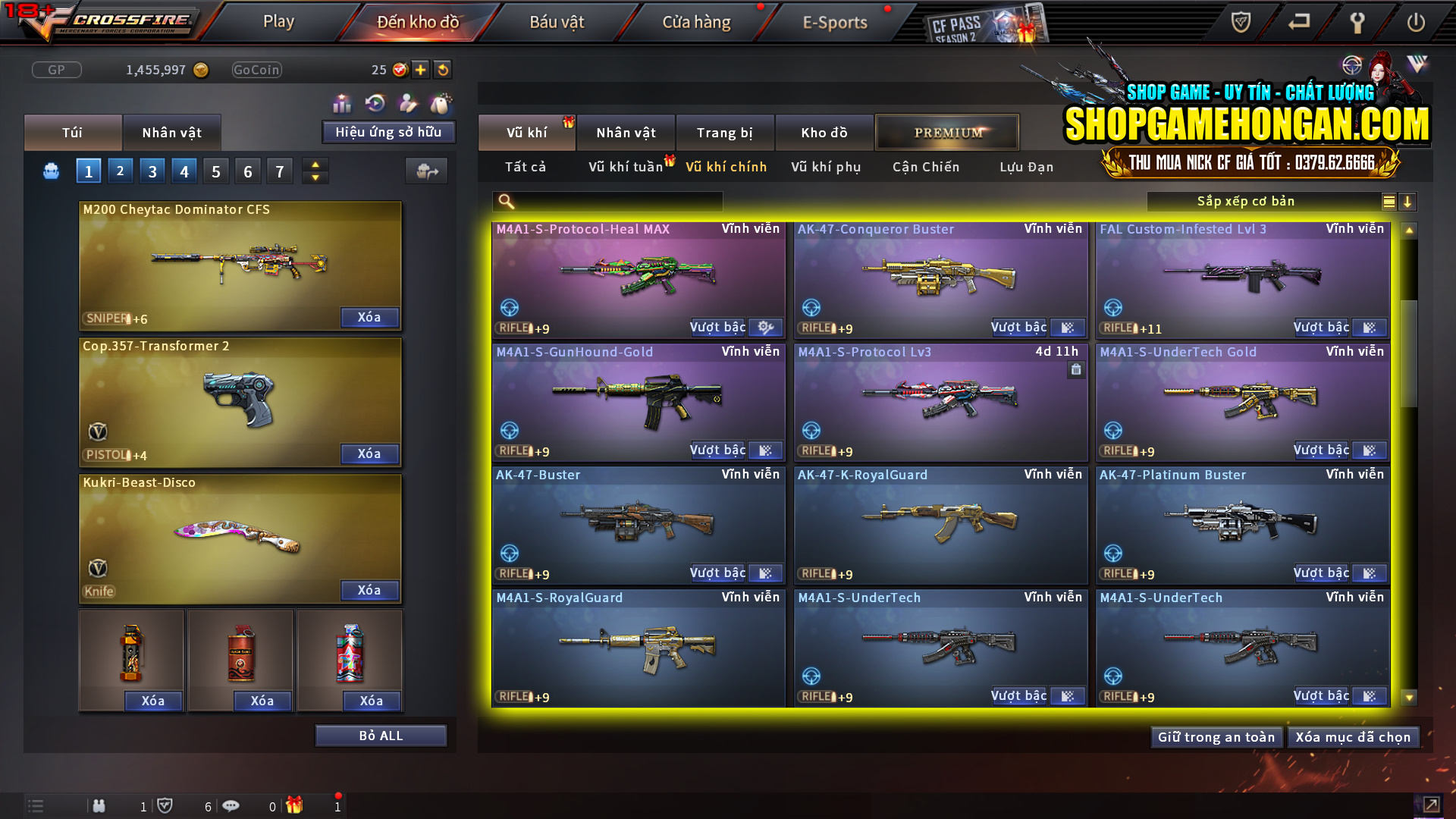This screenshot has width=1456, height=819.
Task: Click the plus button to add GoCoin
Action: pyautogui.click(x=419, y=70)
